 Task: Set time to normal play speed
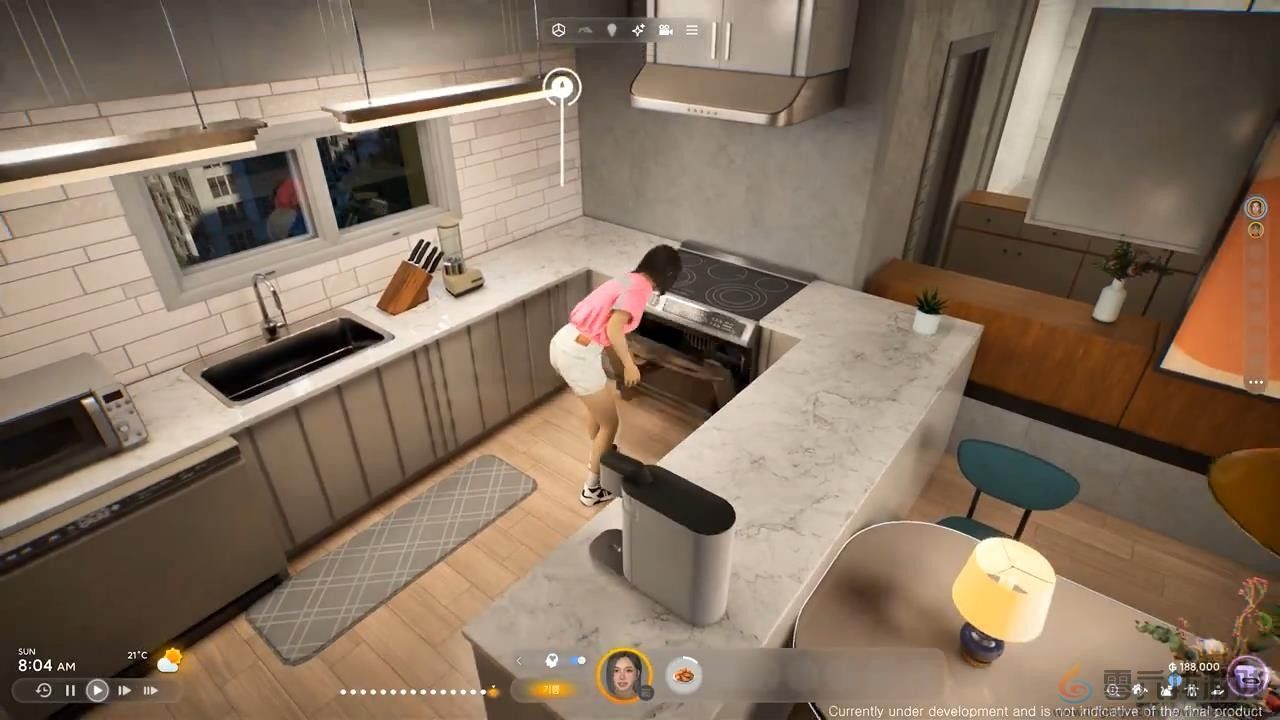[x=97, y=690]
